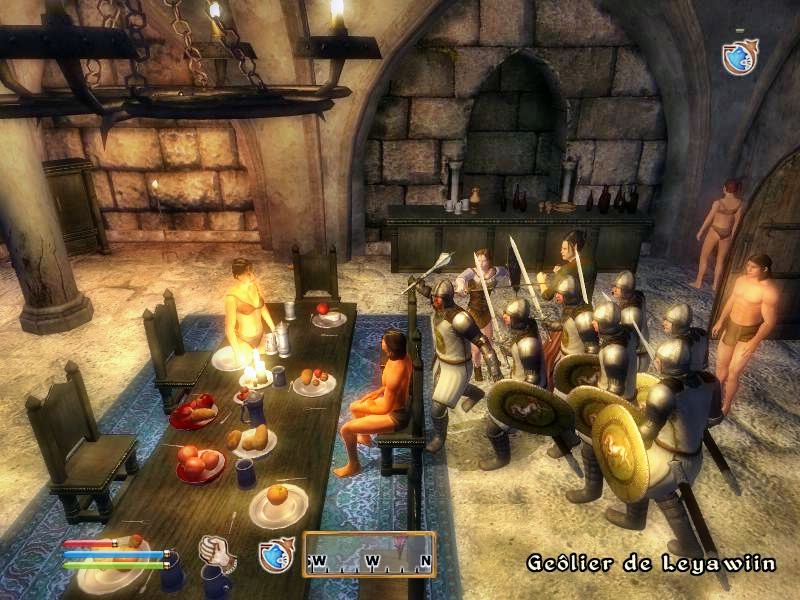Select the active spell icon beside the compass
Screen dimensions: 800x600
point(275,555)
